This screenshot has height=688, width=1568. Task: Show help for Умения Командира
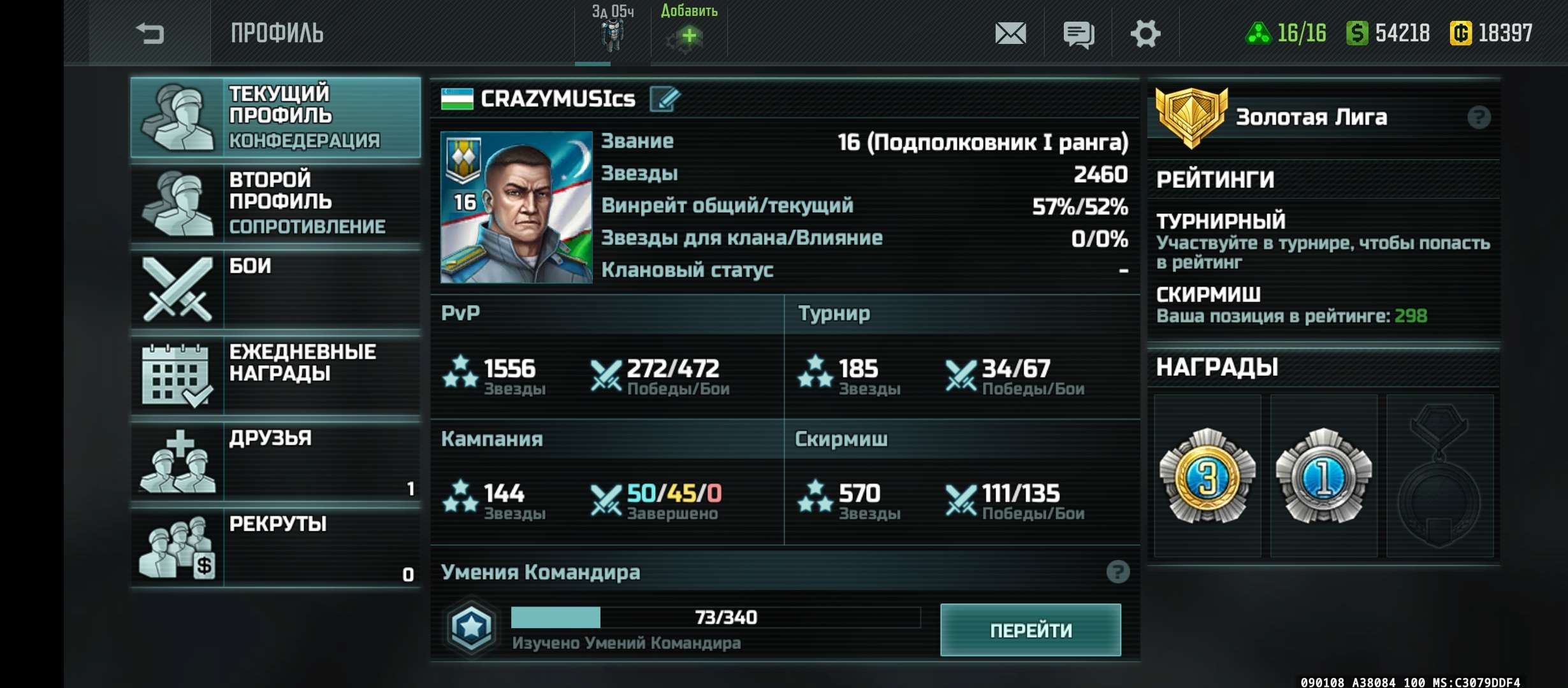click(1117, 572)
